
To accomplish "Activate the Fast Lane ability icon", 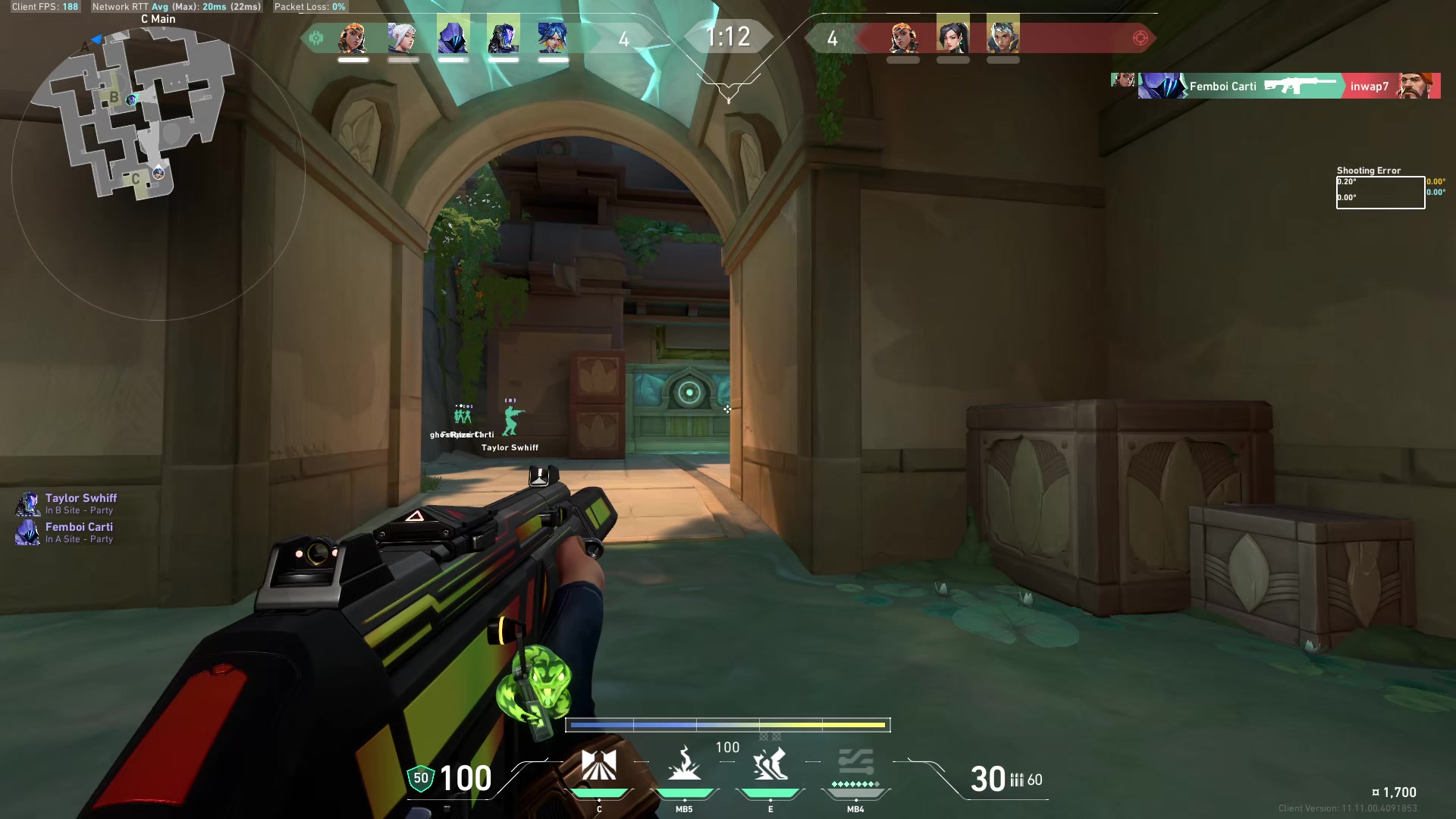I will point(599,766).
